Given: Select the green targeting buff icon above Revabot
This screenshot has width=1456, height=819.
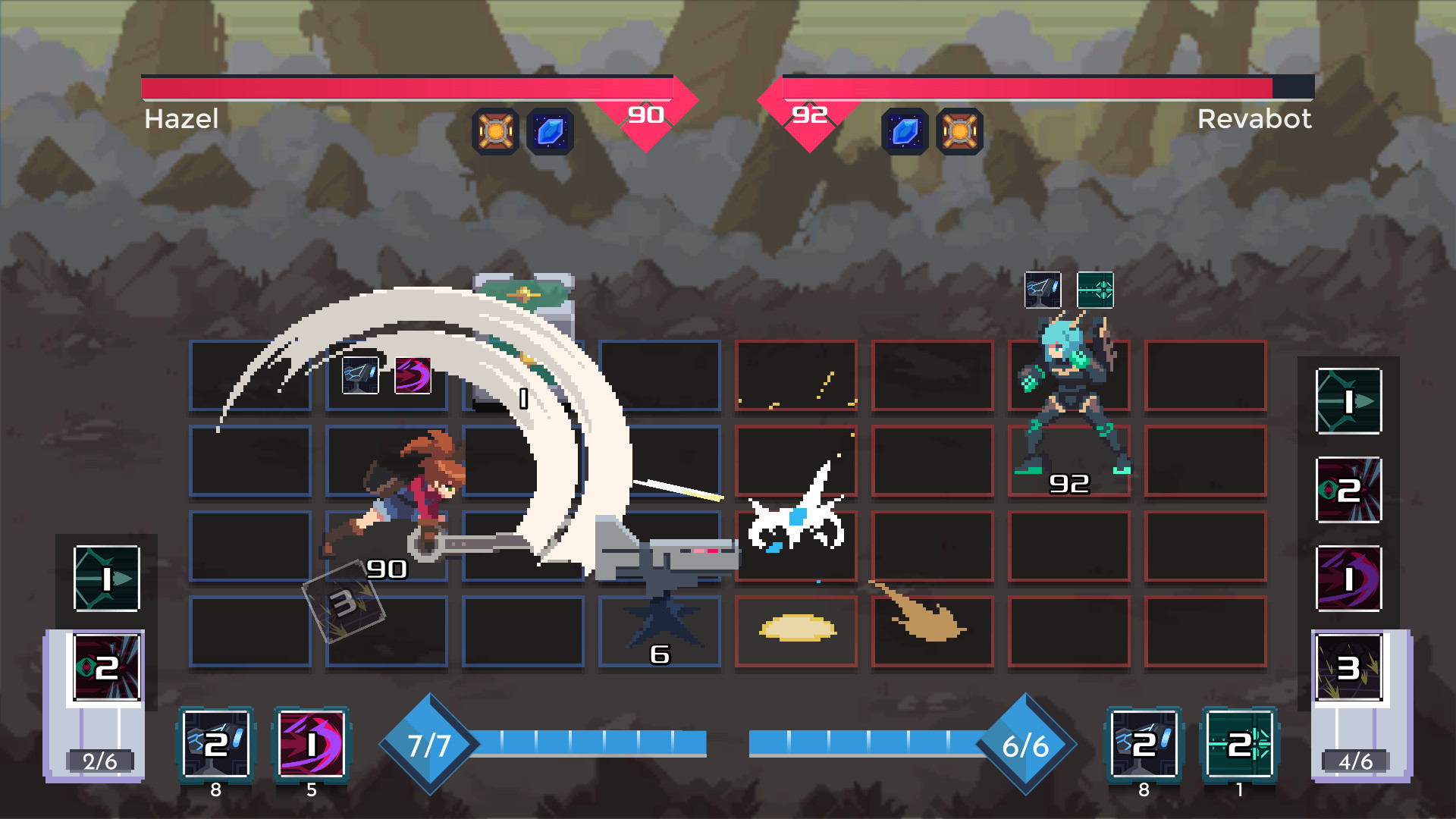Looking at the screenshot, I should coord(1094,290).
